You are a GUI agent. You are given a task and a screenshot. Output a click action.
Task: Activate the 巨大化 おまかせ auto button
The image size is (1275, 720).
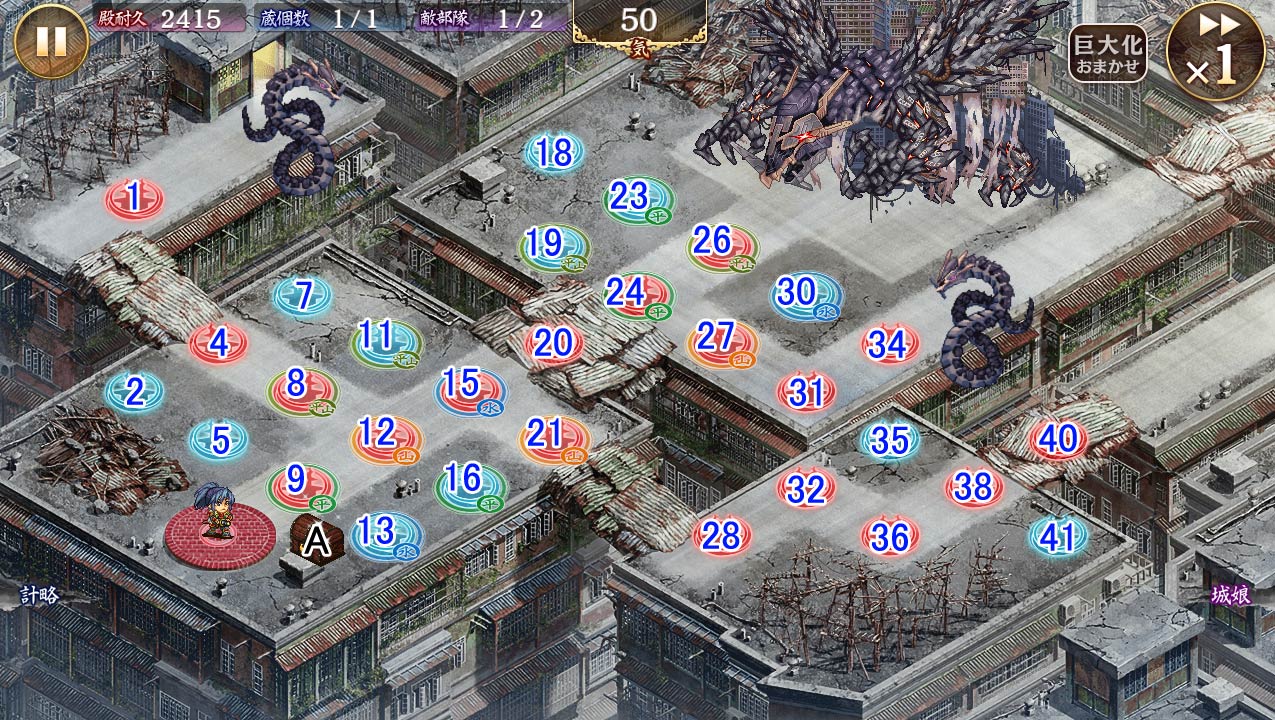coord(1107,53)
